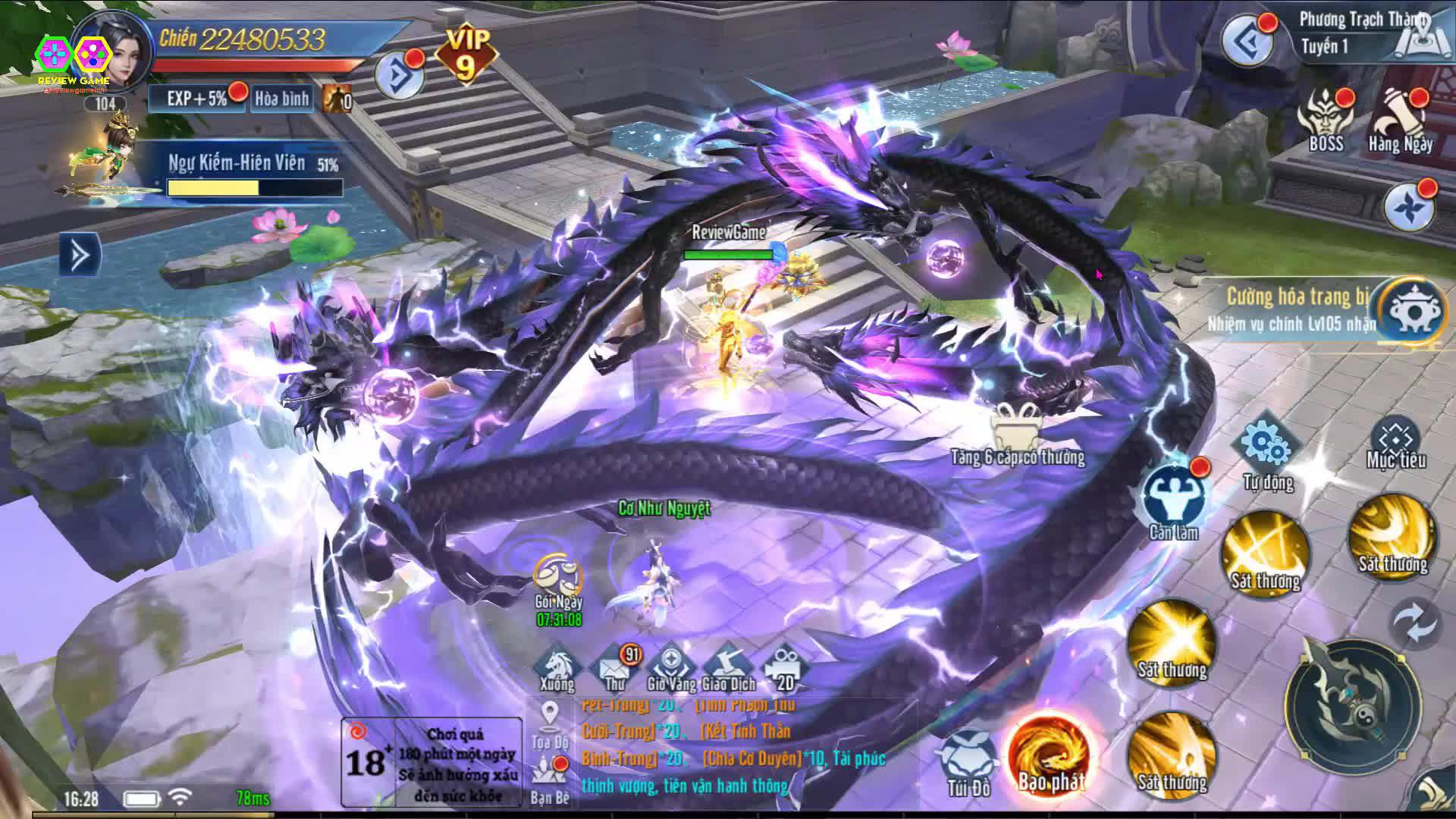The height and width of the screenshot is (819, 1456).
Task: Activate the Bạo phát burst skill
Action: (1050, 754)
